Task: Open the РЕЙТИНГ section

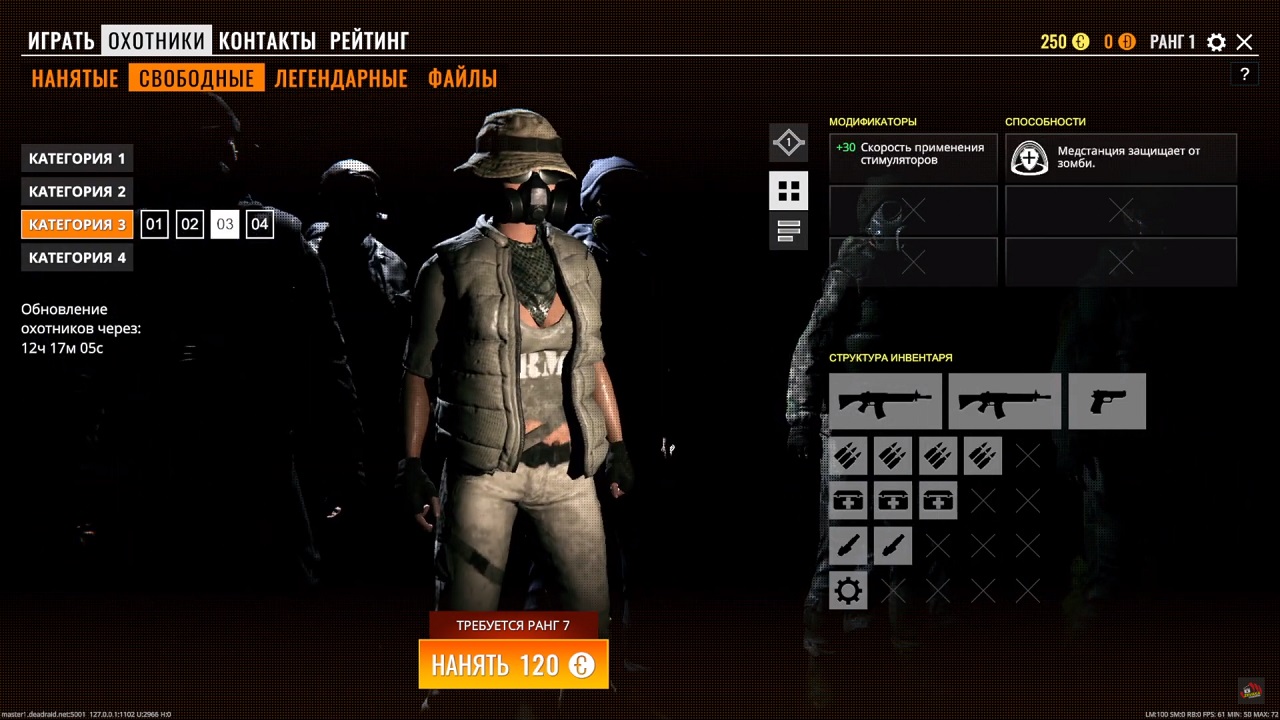Action: [369, 41]
